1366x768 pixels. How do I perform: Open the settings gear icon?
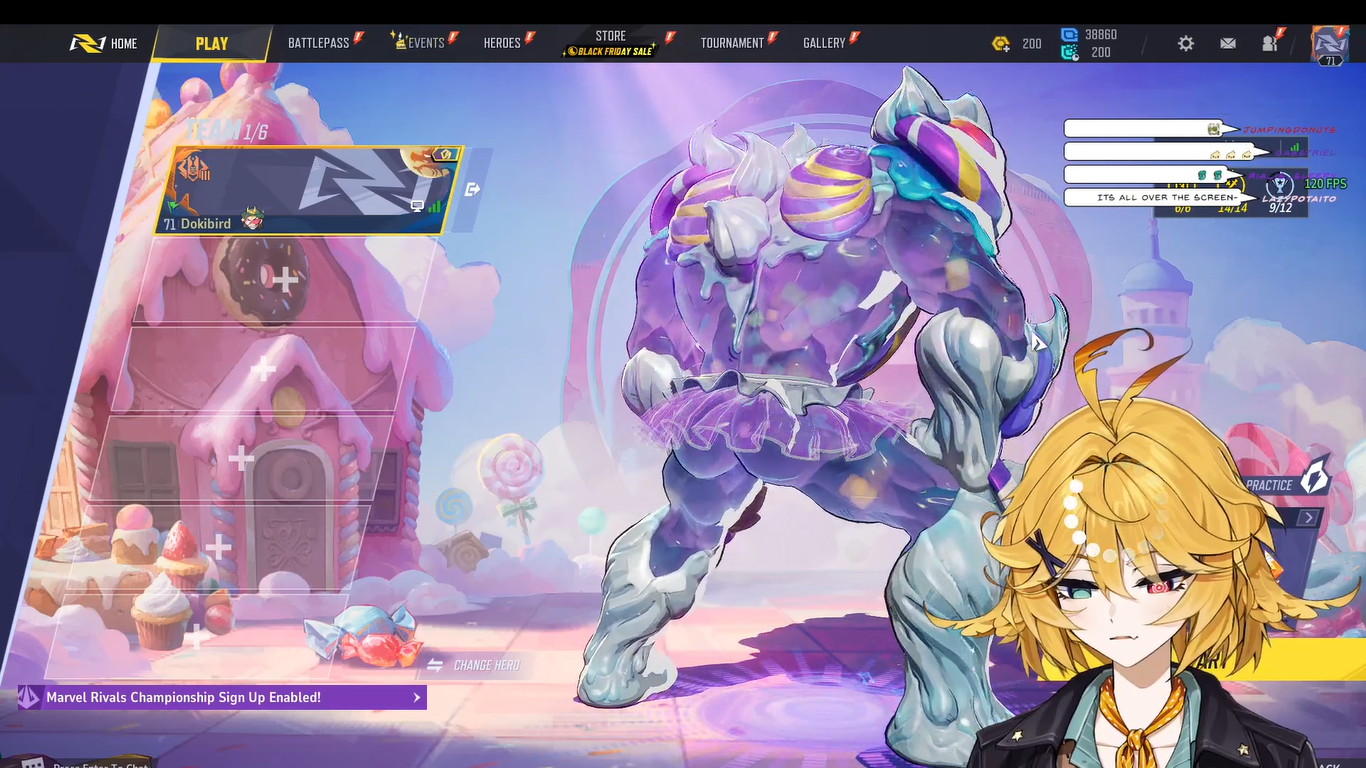tap(1186, 44)
